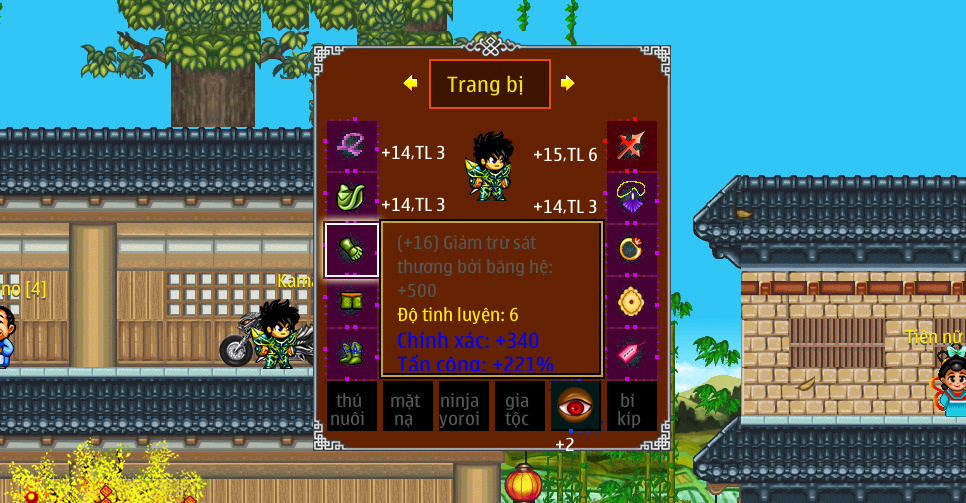
Task: Open the gia tộc clan slot
Action: click(x=520, y=406)
